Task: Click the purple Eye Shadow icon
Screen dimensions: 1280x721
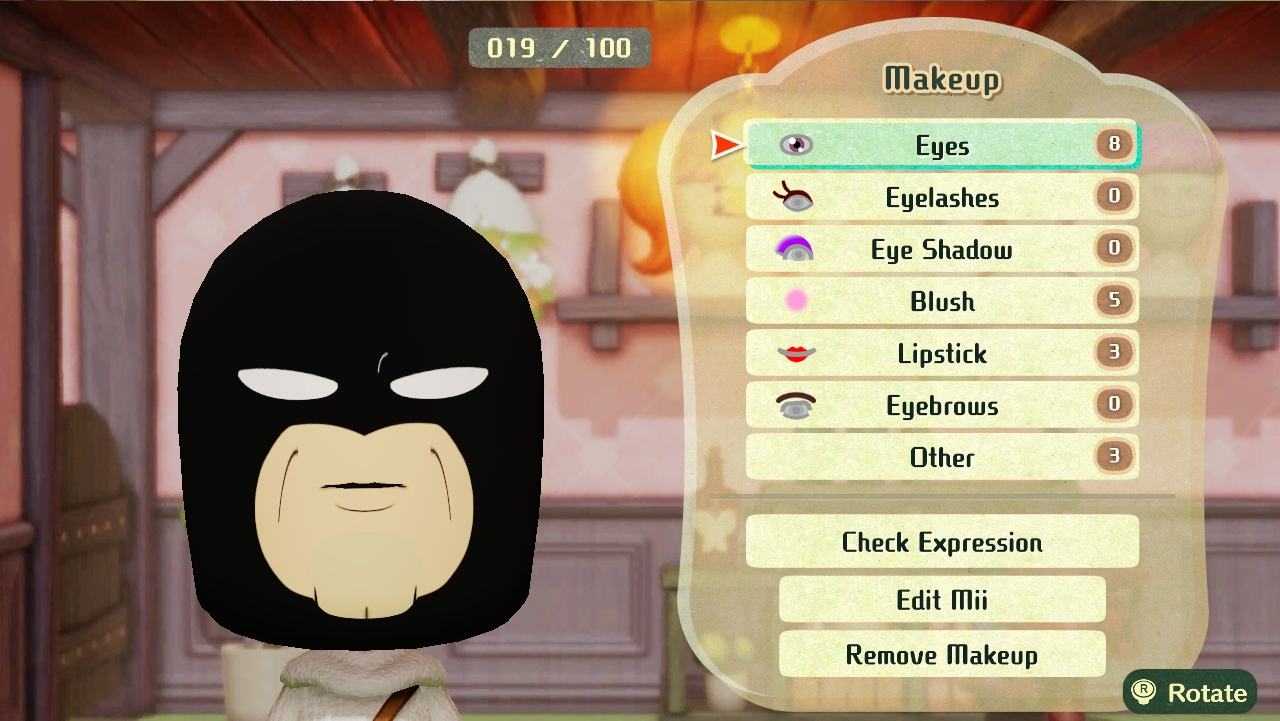Action: tap(795, 249)
